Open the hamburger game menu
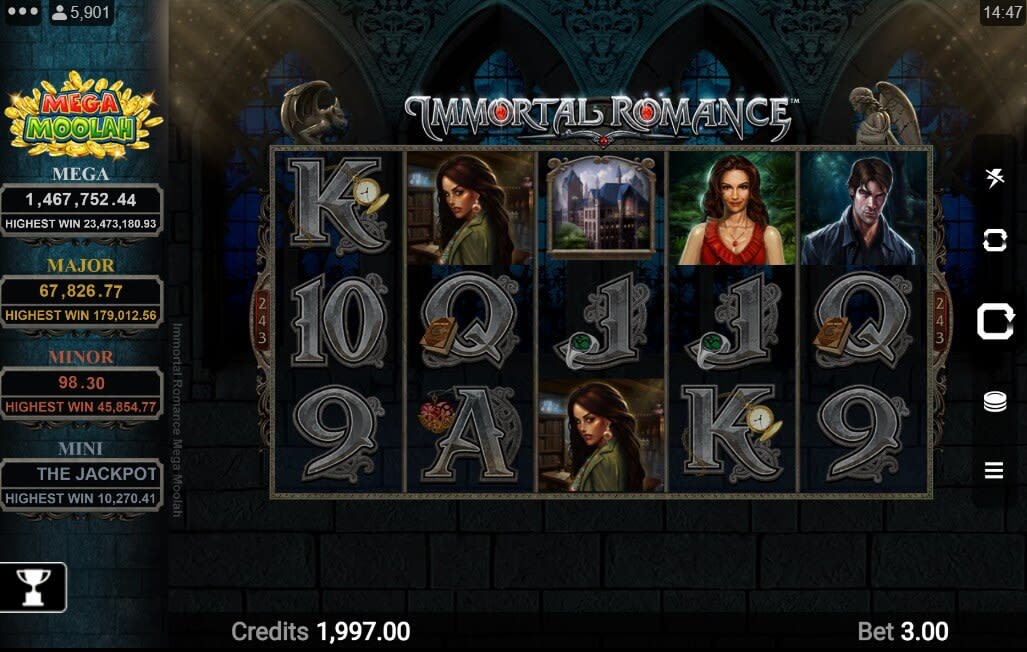The height and width of the screenshot is (652, 1027). [x=994, y=470]
